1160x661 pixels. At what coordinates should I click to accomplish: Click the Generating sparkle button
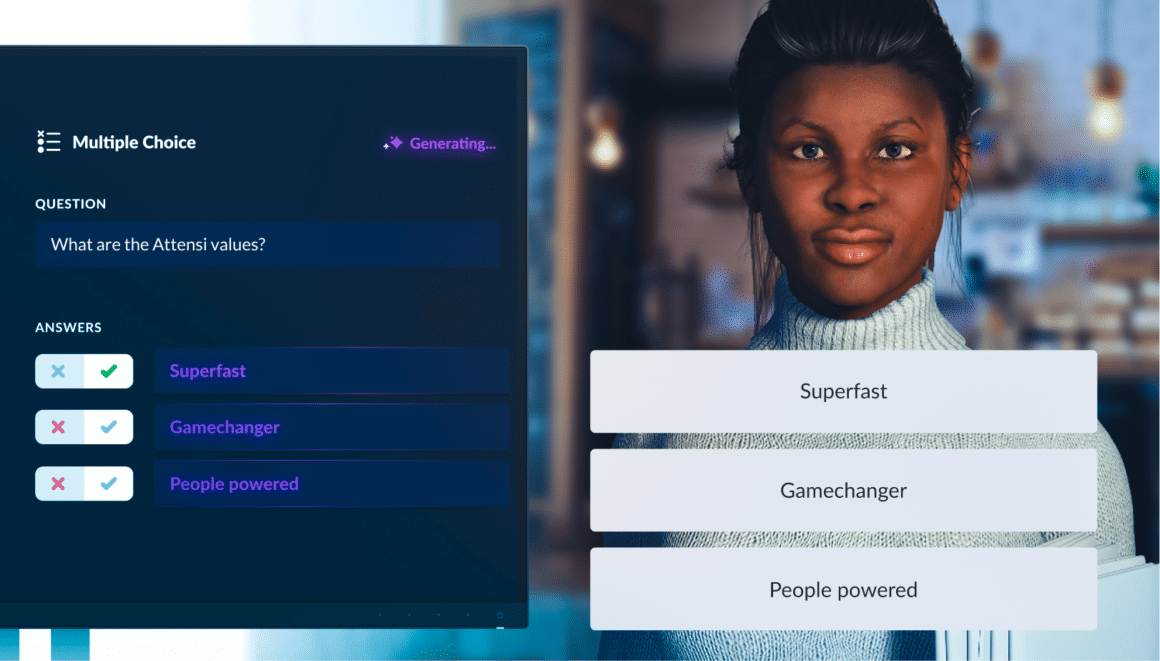440,143
